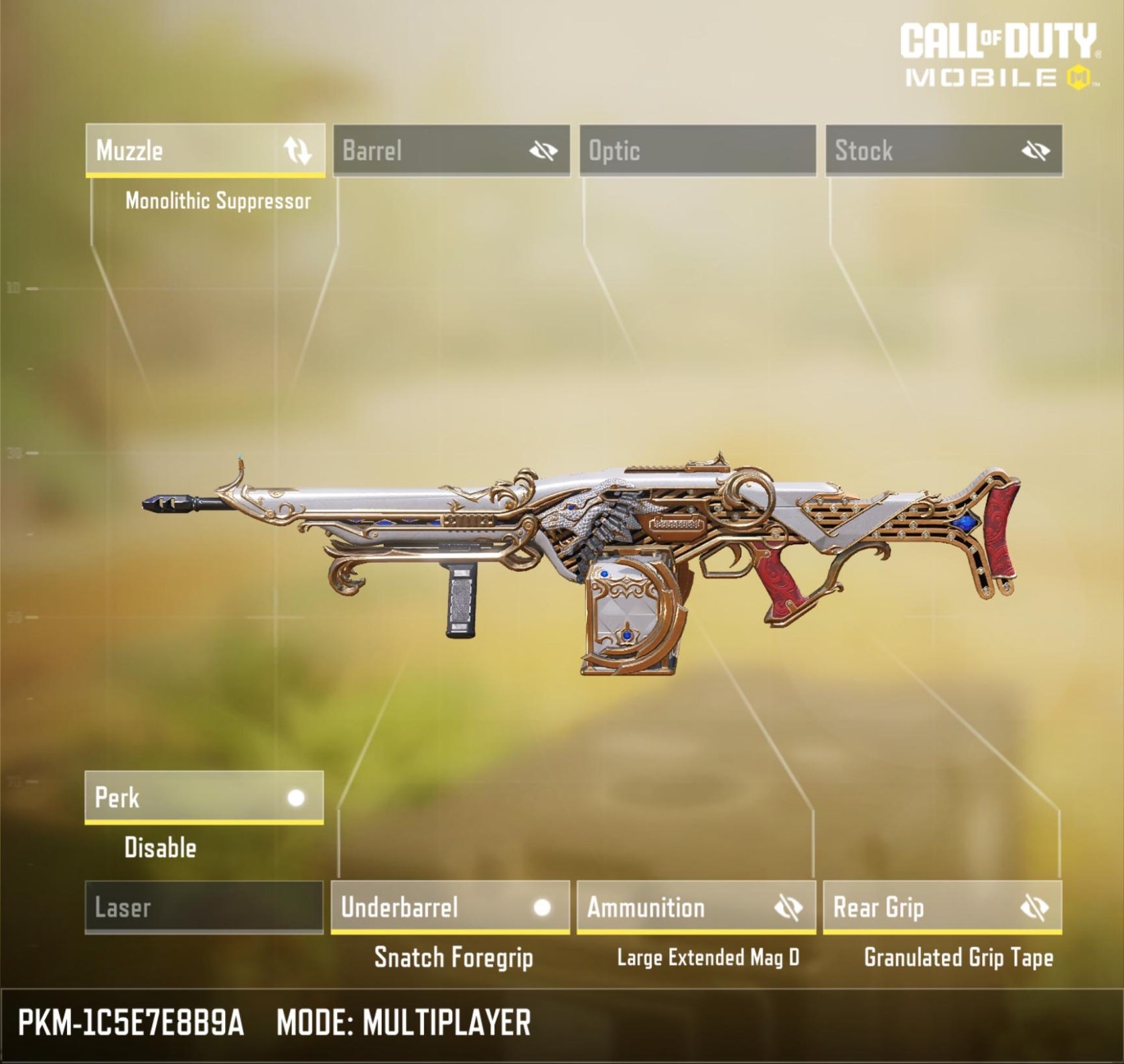
Task: Toggle the Ammunition visibility eye icon
Action: click(788, 908)
